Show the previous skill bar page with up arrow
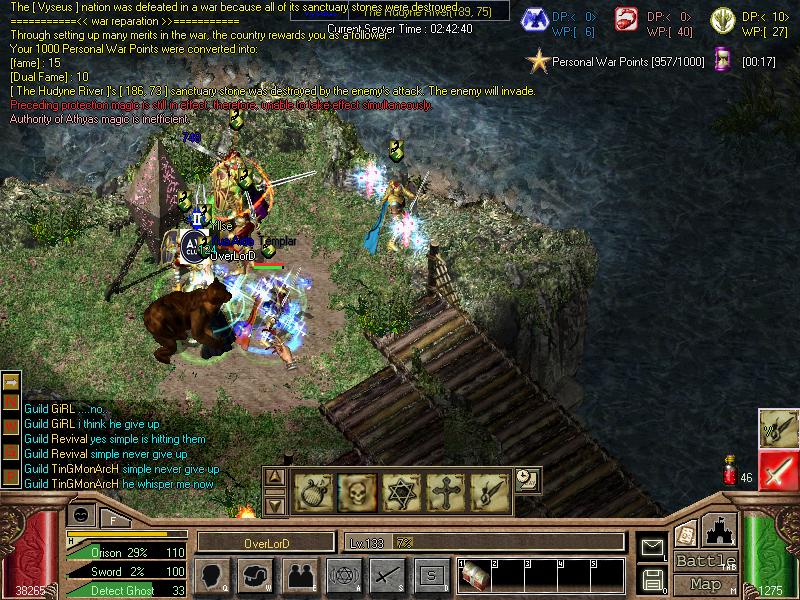Image resolution: width=800 pixels, height=600 pixels. click(x=275, y=477)
